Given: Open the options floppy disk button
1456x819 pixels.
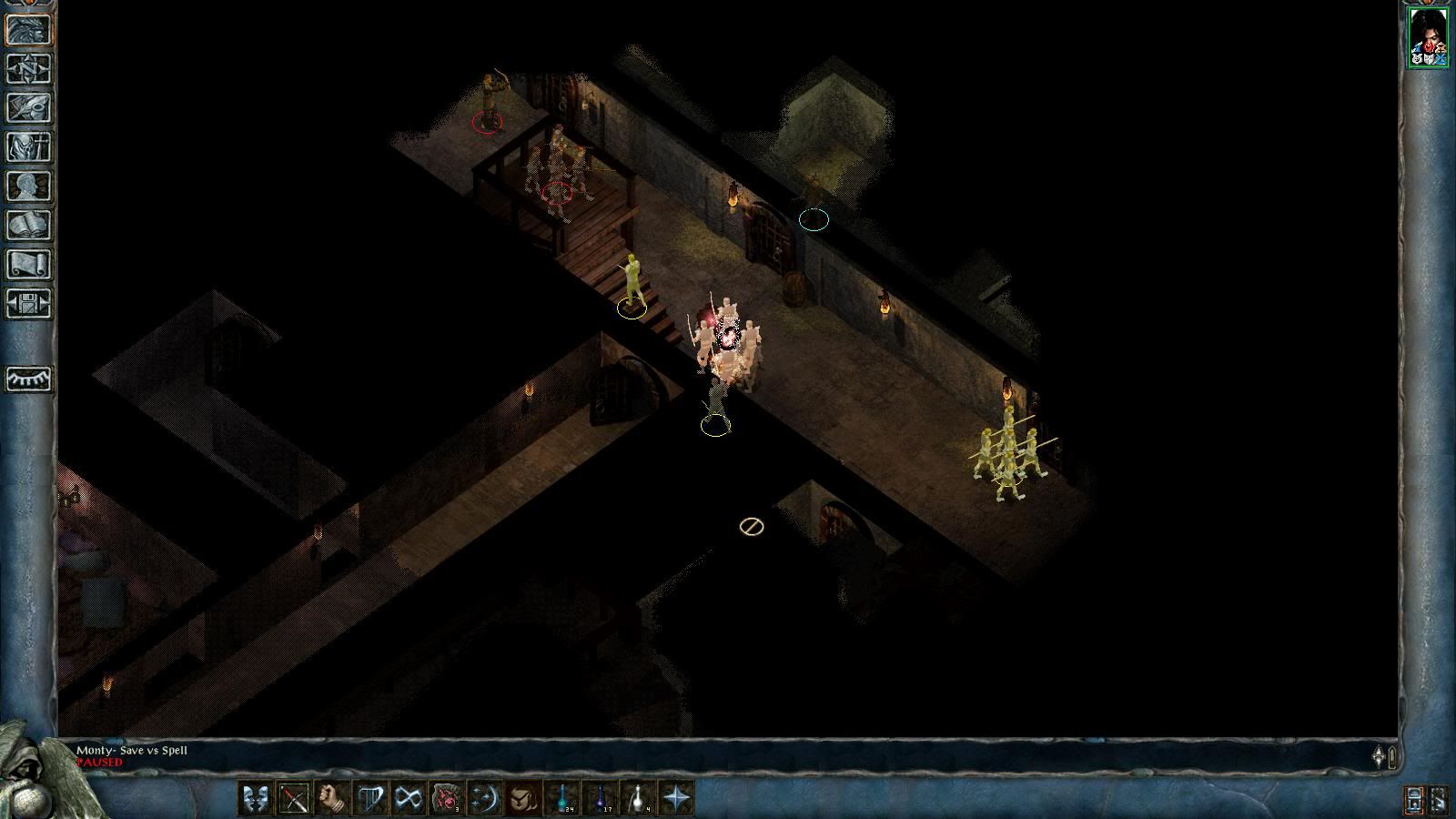Looking at the screenshot, I should 28,304.
